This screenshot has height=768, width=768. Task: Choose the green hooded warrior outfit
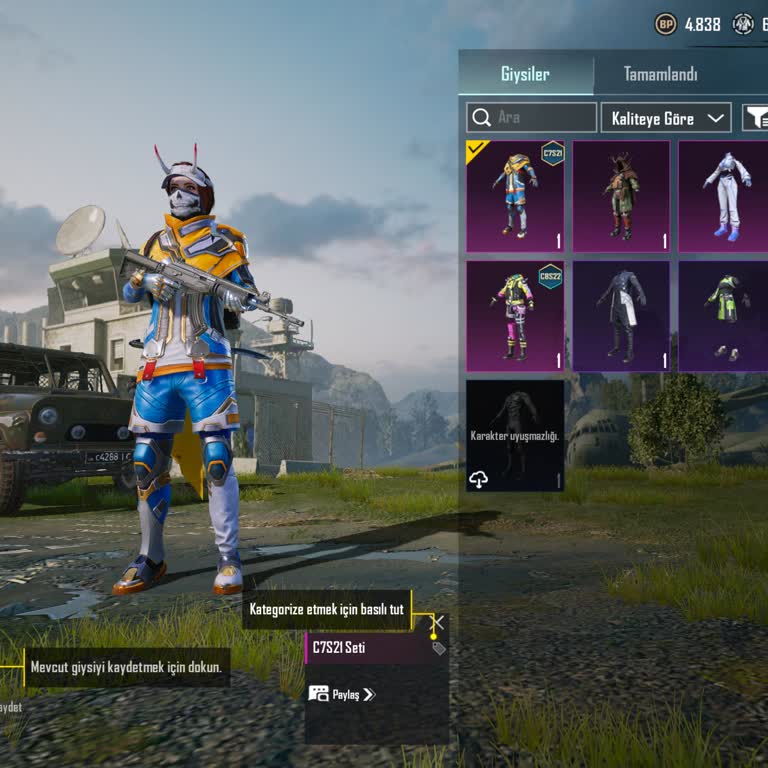click(x=621, y=196)
